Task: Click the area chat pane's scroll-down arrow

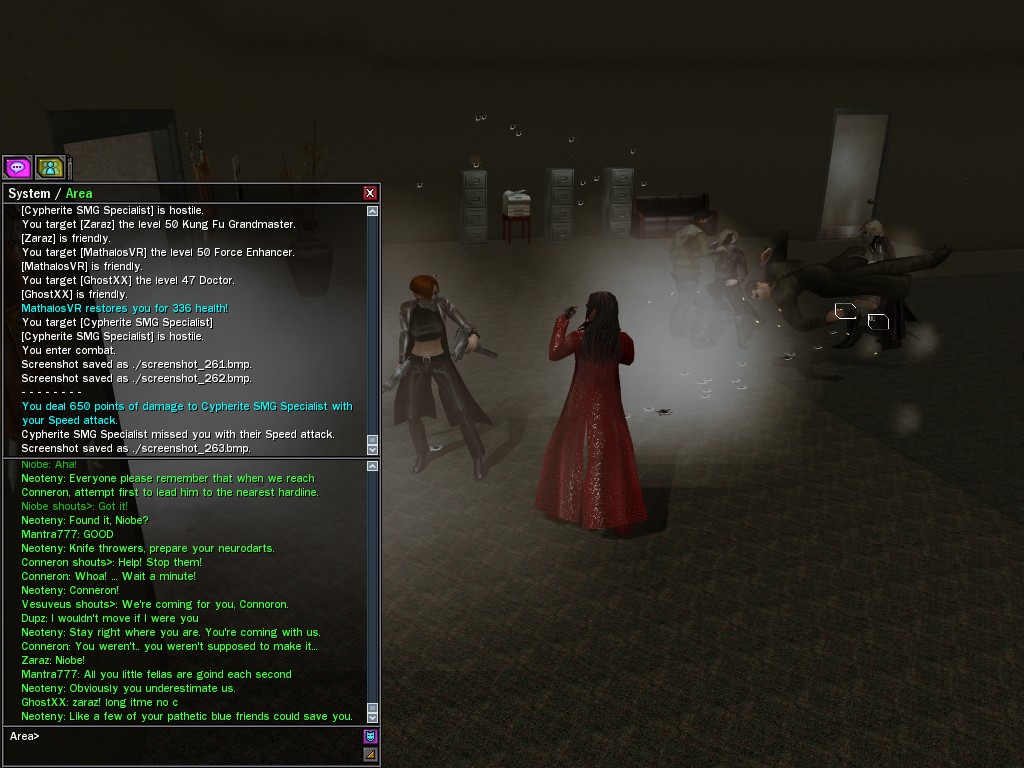Action: [373, 716]
